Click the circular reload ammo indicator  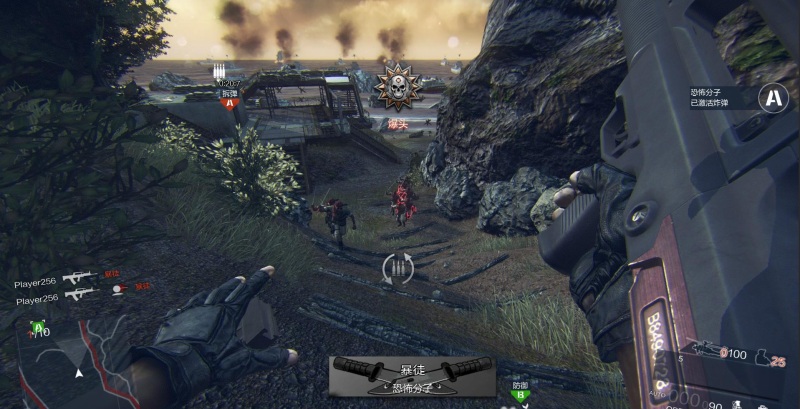point(398,268)
